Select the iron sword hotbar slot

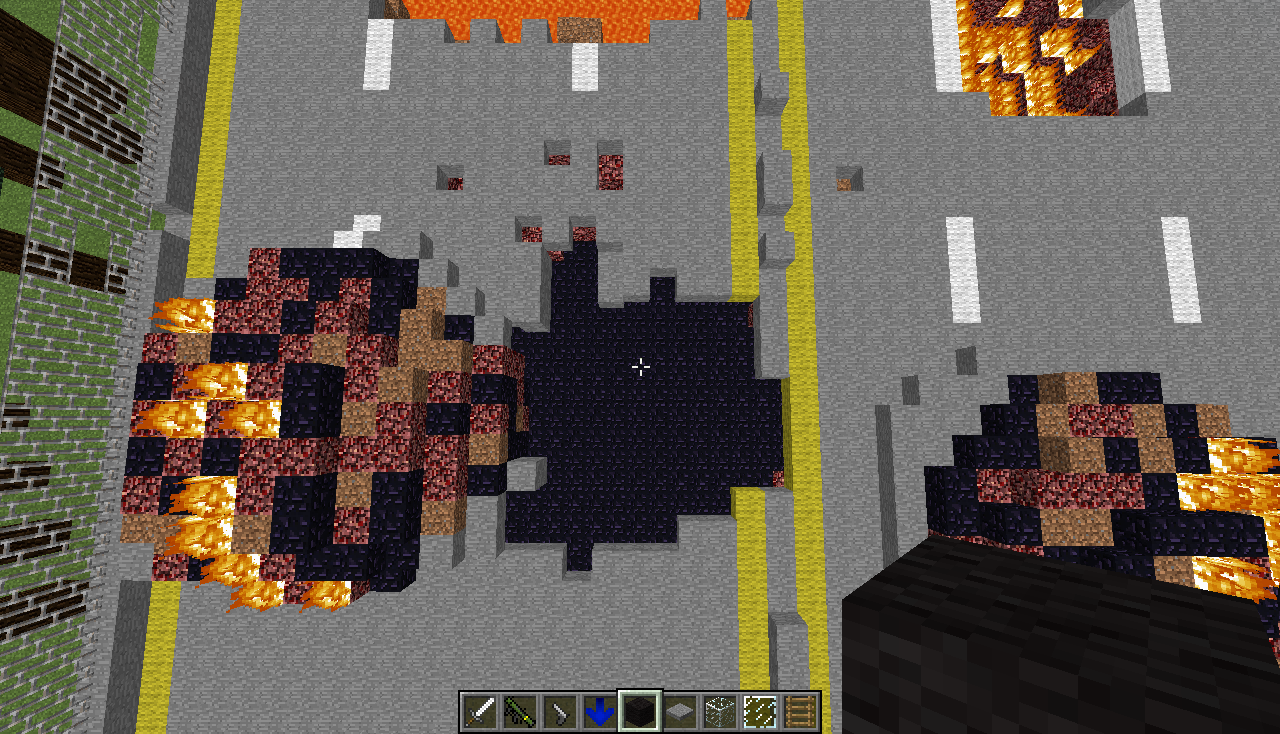click(x=480, y=711)
